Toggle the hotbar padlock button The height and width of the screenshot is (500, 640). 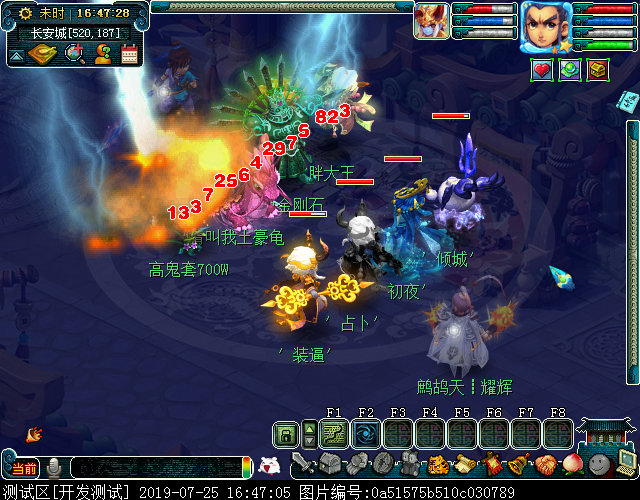[286, 434]
